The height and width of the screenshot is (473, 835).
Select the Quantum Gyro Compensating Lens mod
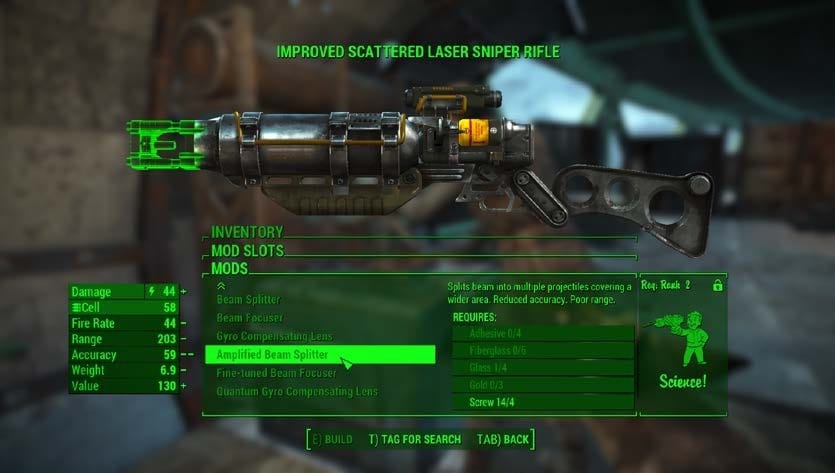pyautogui.click(x=299, y=391)
